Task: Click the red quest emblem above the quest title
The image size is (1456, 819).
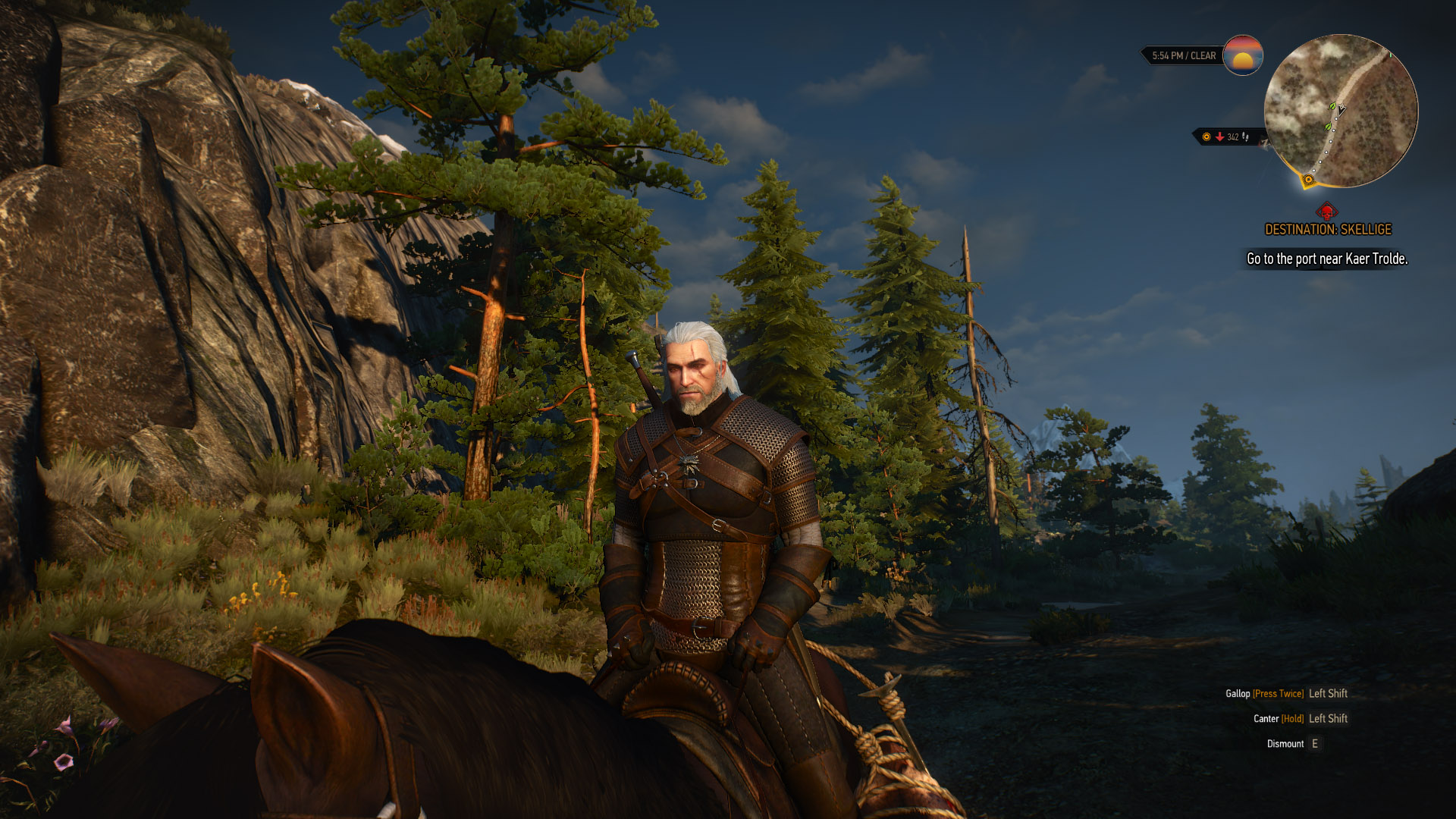Action: 1327,211
